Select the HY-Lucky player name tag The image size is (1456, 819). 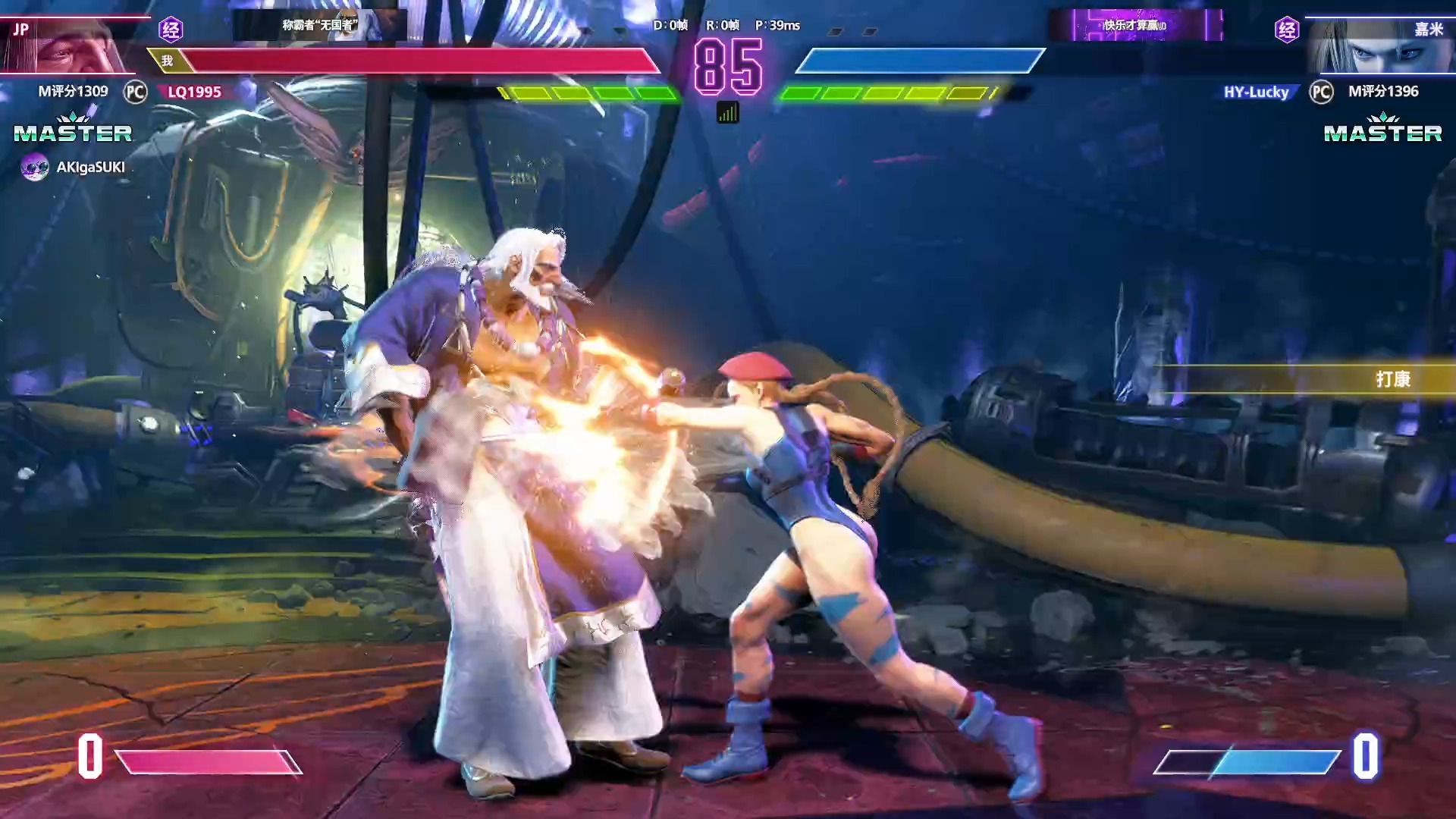(1256, 92)
